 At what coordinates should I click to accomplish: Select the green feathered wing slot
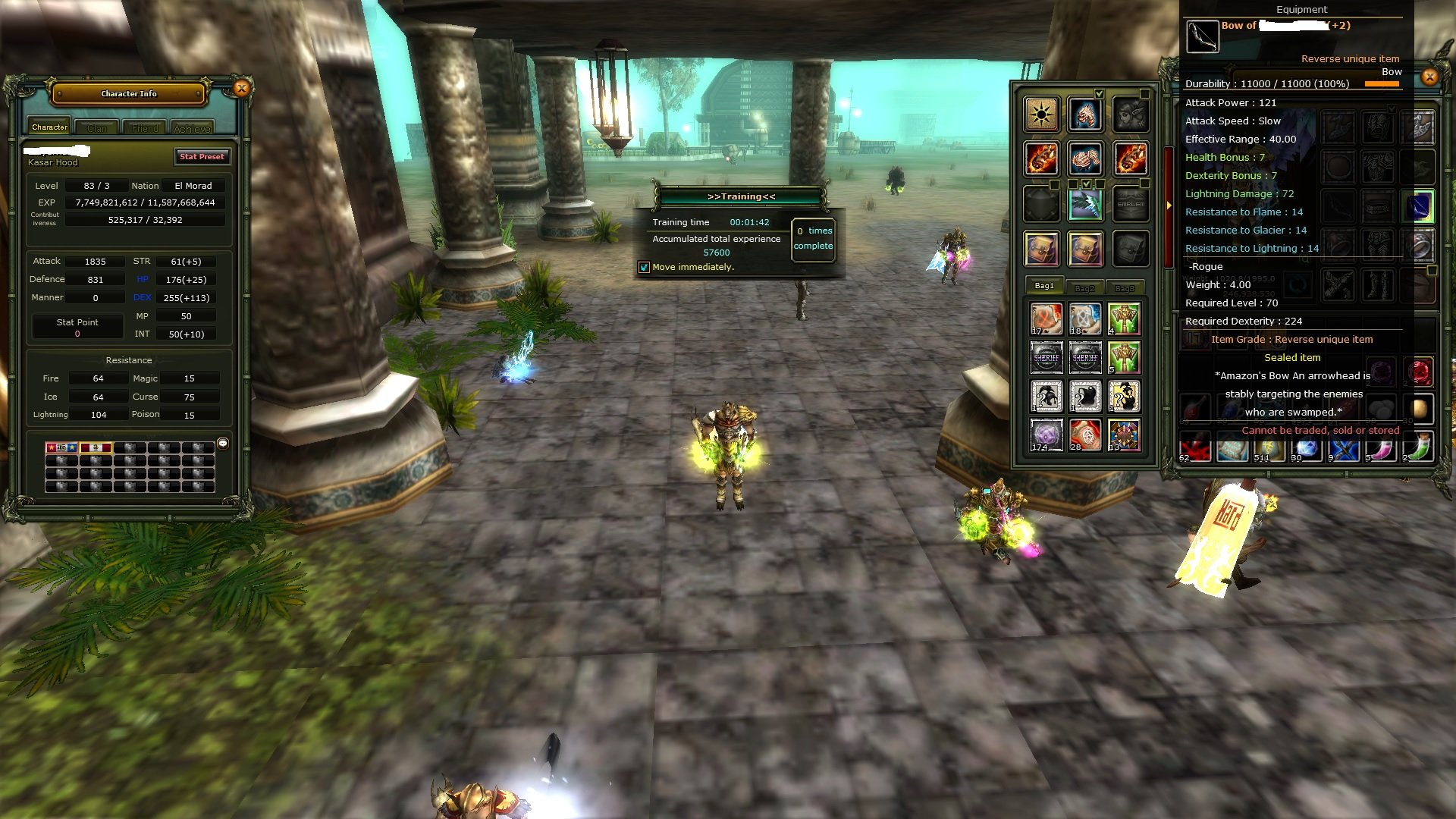pyautogui.click(x=1085, y=204)
